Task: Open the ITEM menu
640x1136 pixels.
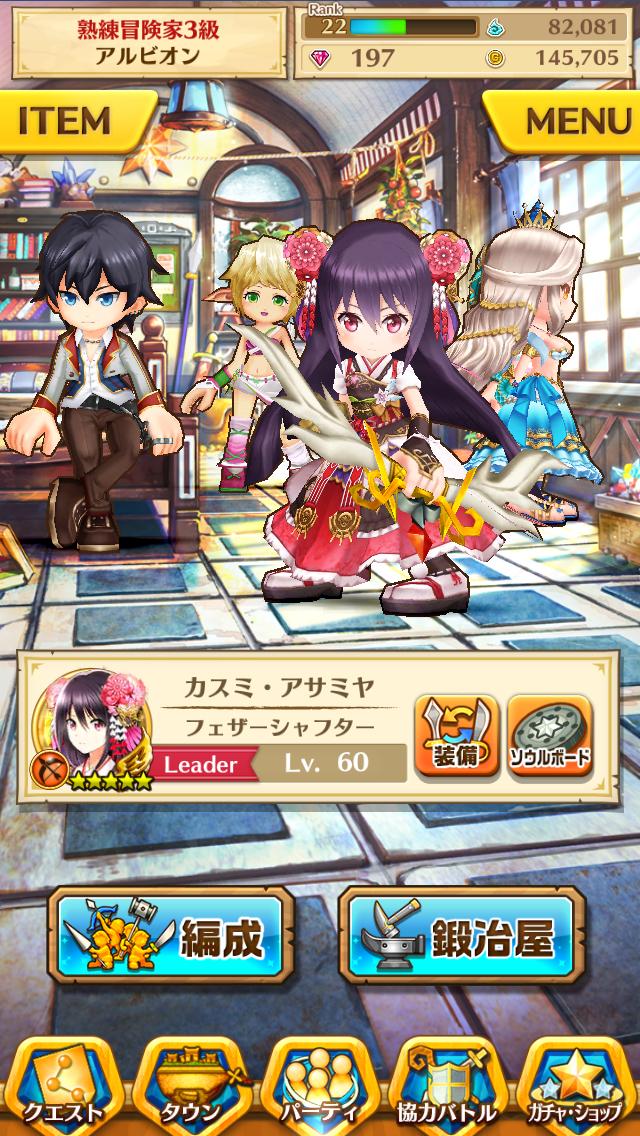Action: pos(72,121)
